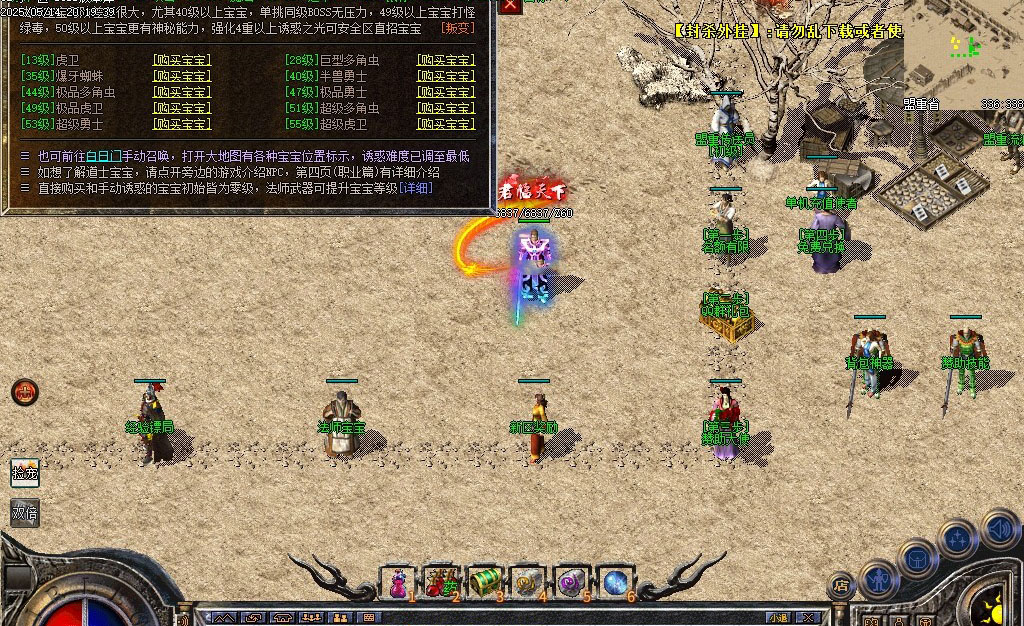
Task: Buy the level 53 超级勇士 pet
Action: coord(181,124)
